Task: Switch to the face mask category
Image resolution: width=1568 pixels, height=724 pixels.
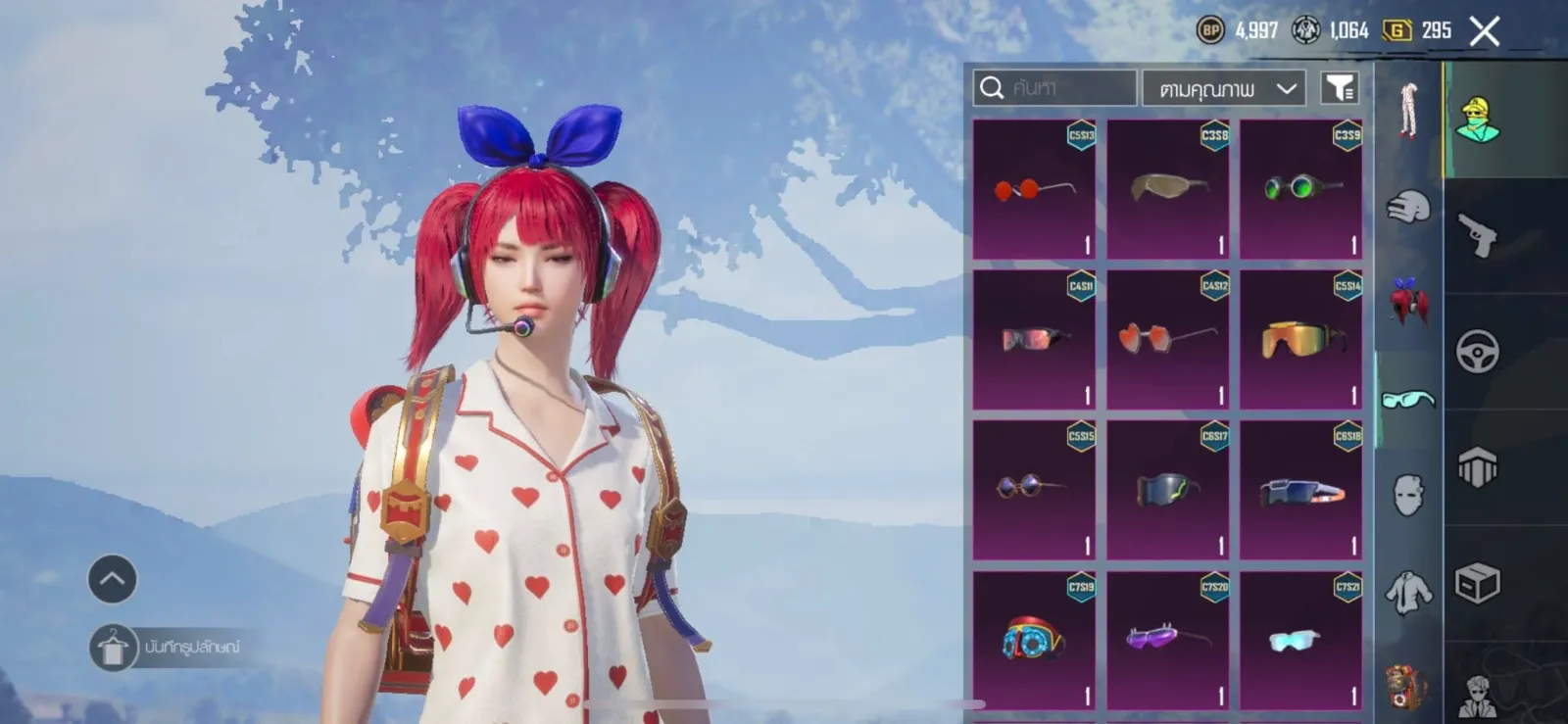Action: pyautogui.click(x=1408, y=495)
